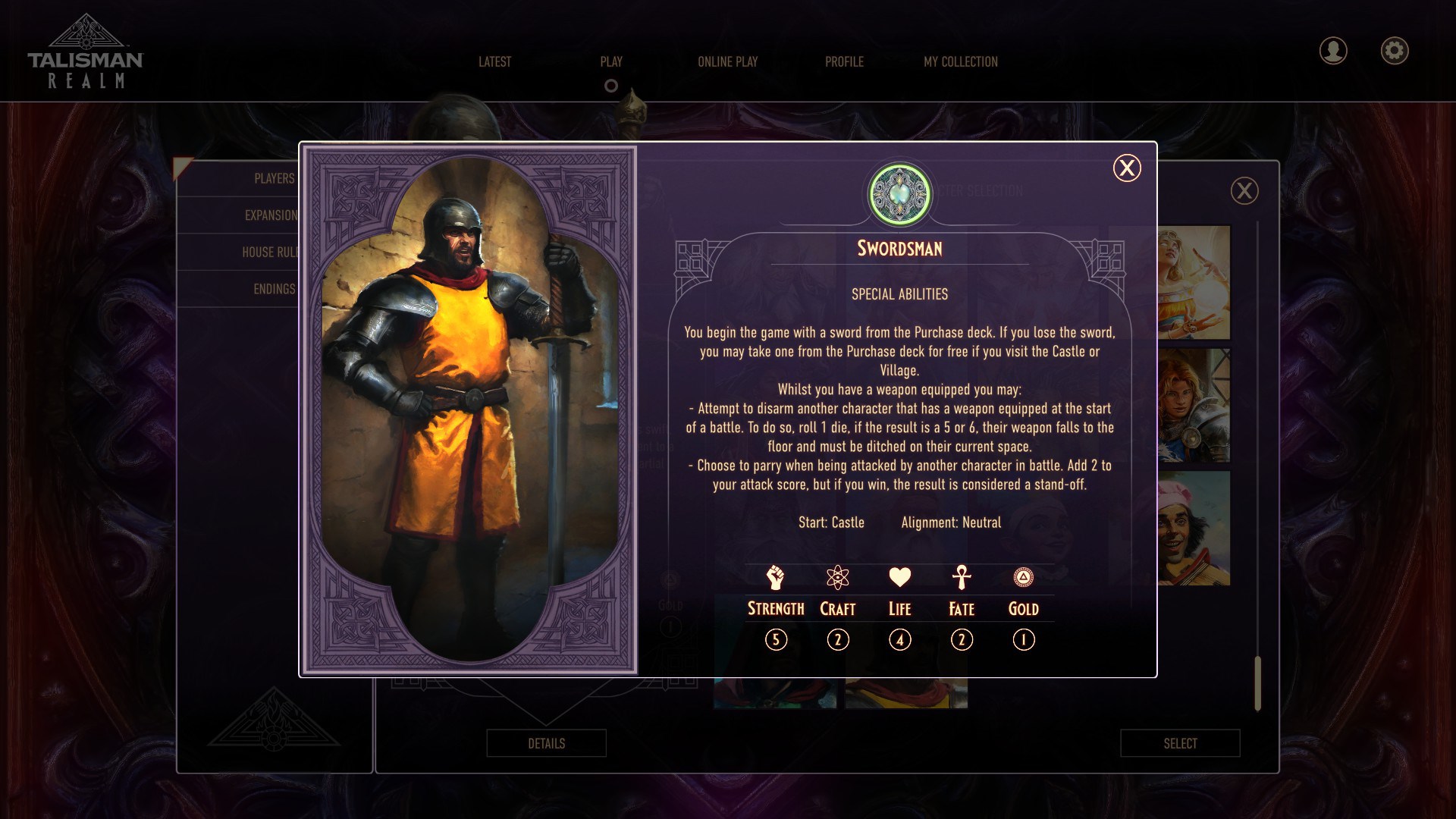Expand the EXPANSION section
The width and height of the screenshot is (1456, 819).
pos(269,215)
